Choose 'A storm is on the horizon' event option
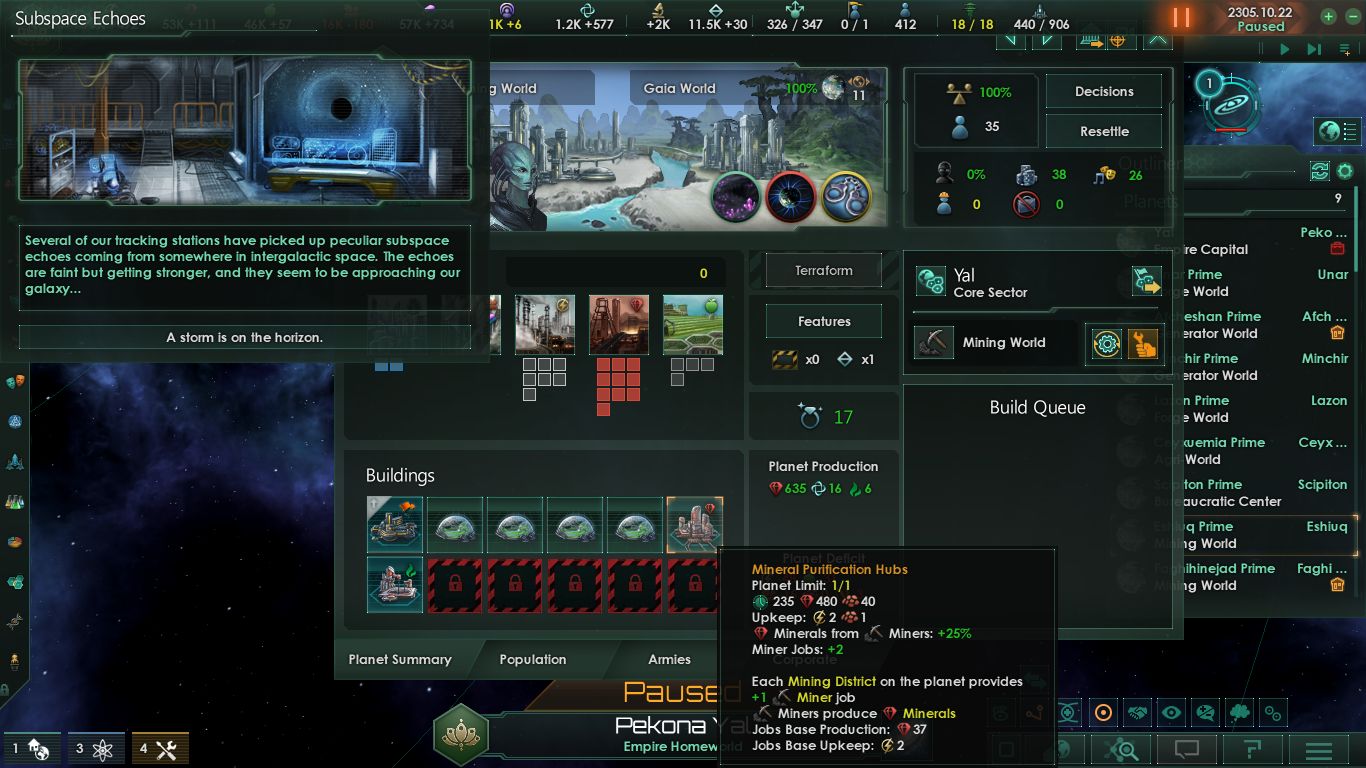This screenshot has height=768, width=1366. 245,337
